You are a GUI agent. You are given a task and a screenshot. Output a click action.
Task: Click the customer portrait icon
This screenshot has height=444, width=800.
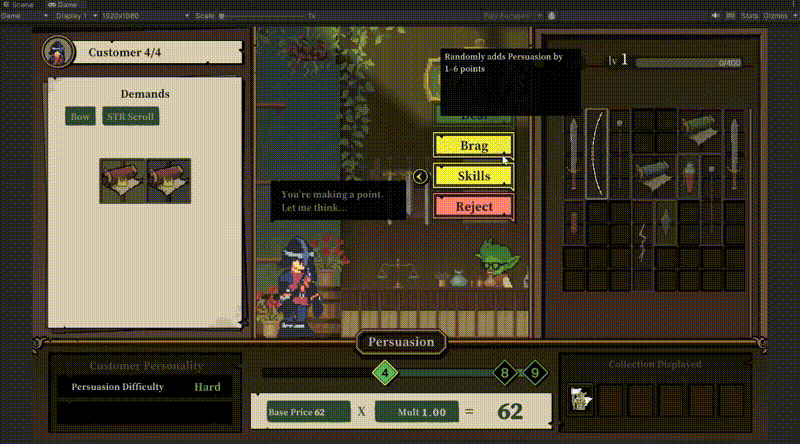(x=57, y=51)
